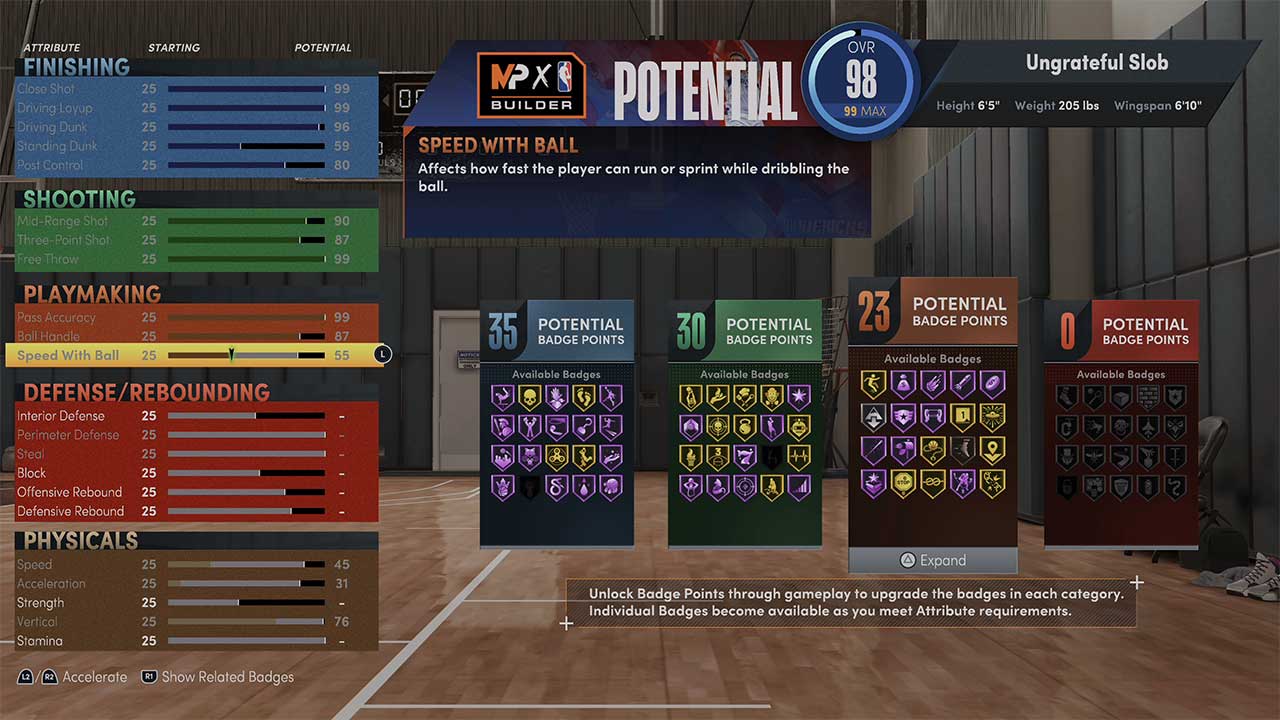This screenshot has height=720, width=1280.
Task: Select the STOP-sign Clamp Breaker badge
Action: click(x=902, y=480)
